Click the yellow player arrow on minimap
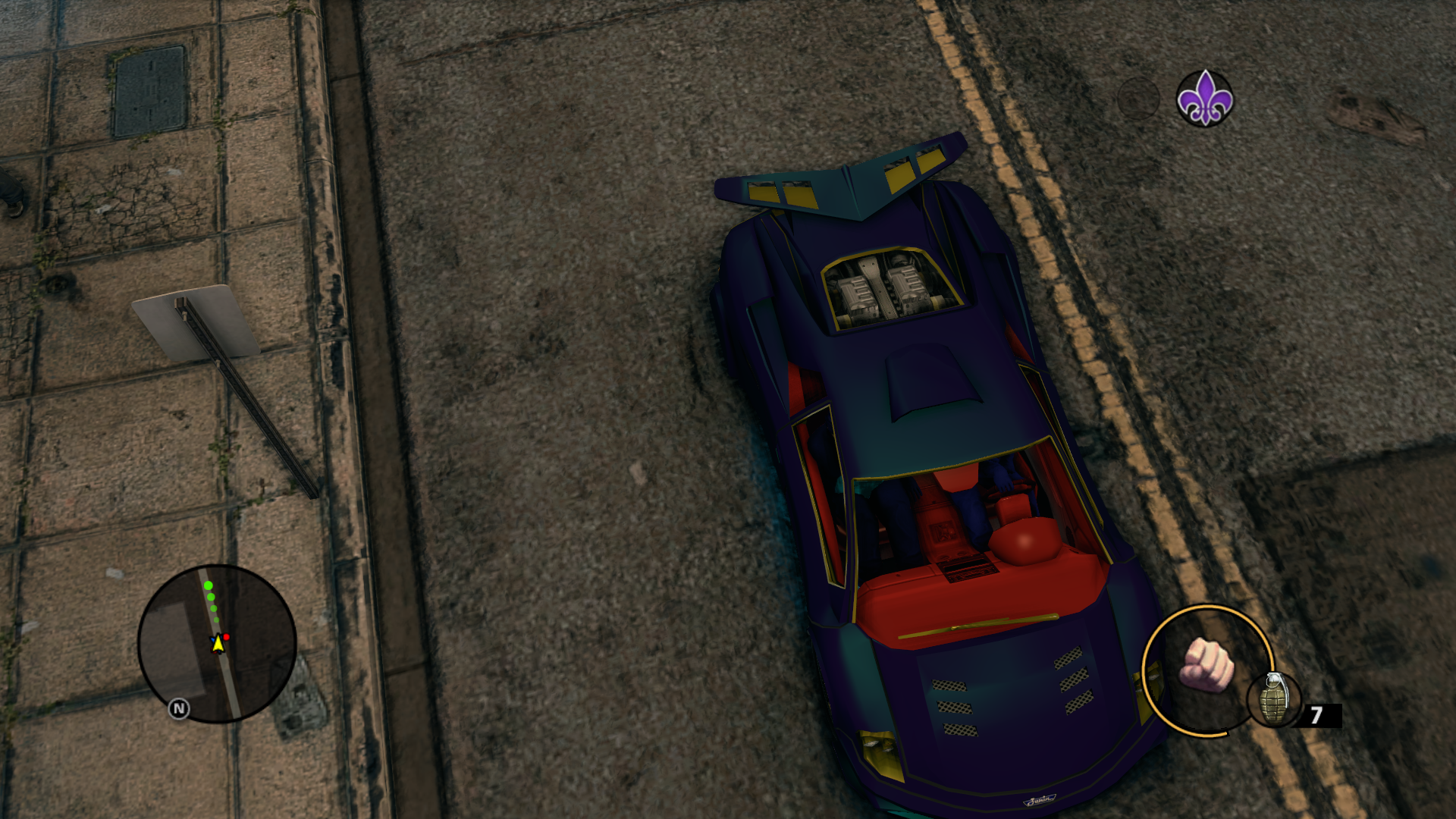This screenshot has width=1456, height=819. coord(218,643)
